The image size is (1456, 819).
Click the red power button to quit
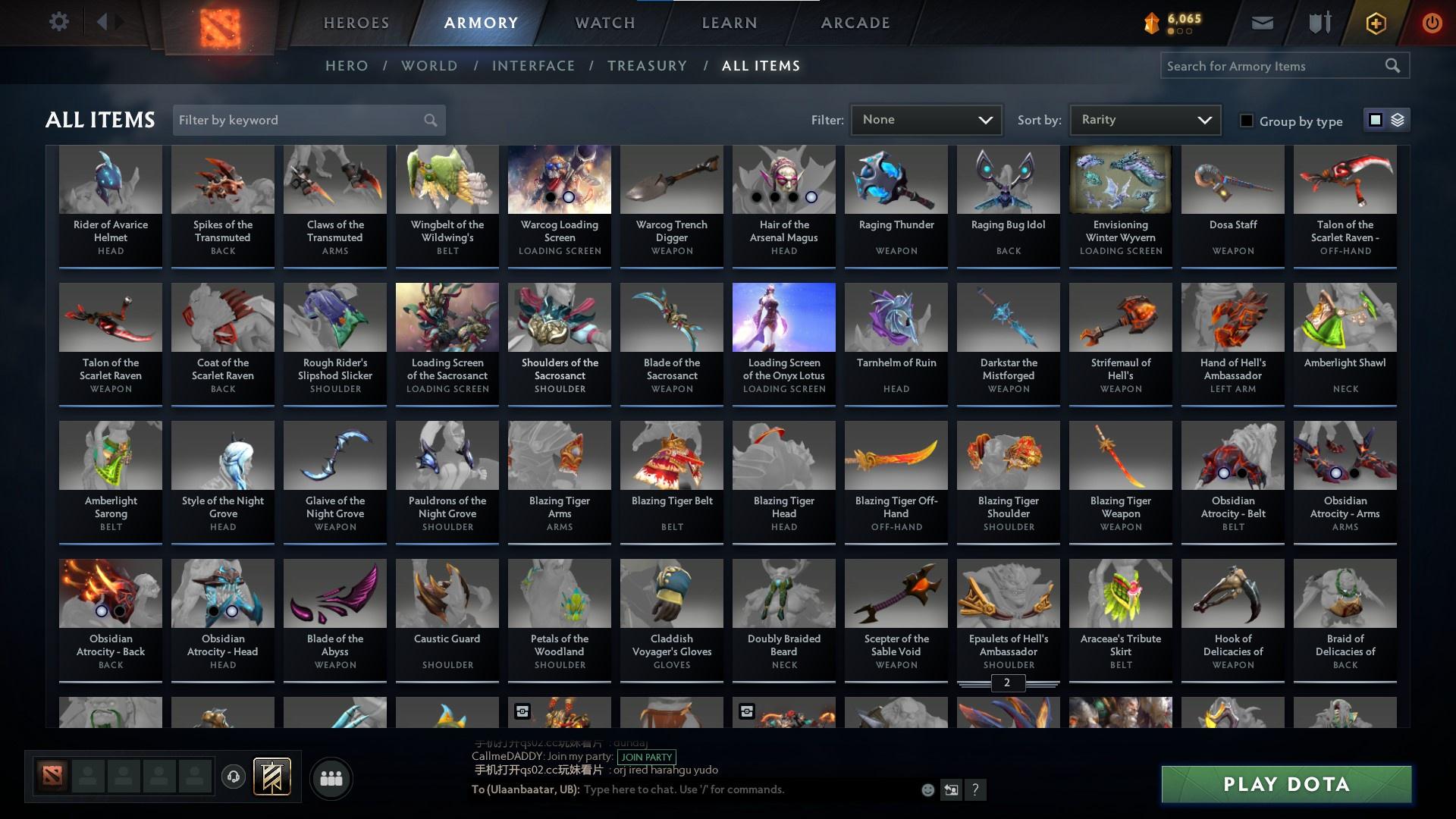click(x=1432, y=22)
